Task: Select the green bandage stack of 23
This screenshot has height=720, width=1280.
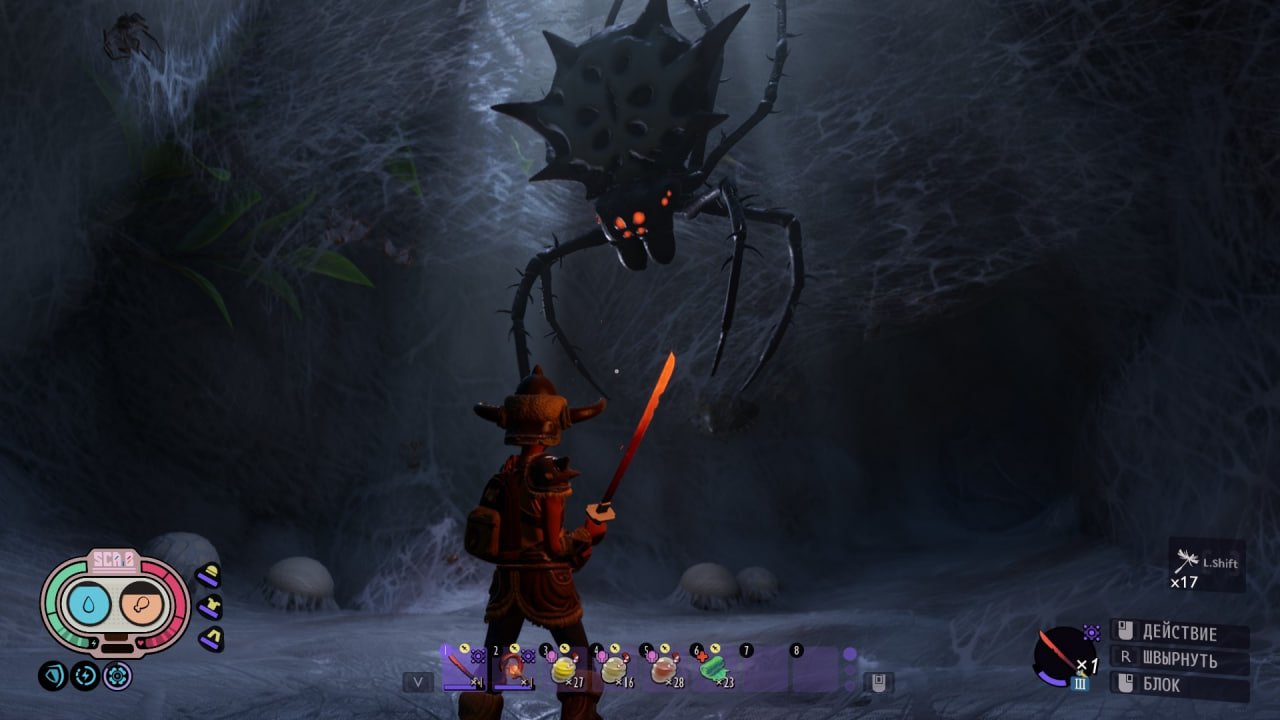Action: point(714,667)
